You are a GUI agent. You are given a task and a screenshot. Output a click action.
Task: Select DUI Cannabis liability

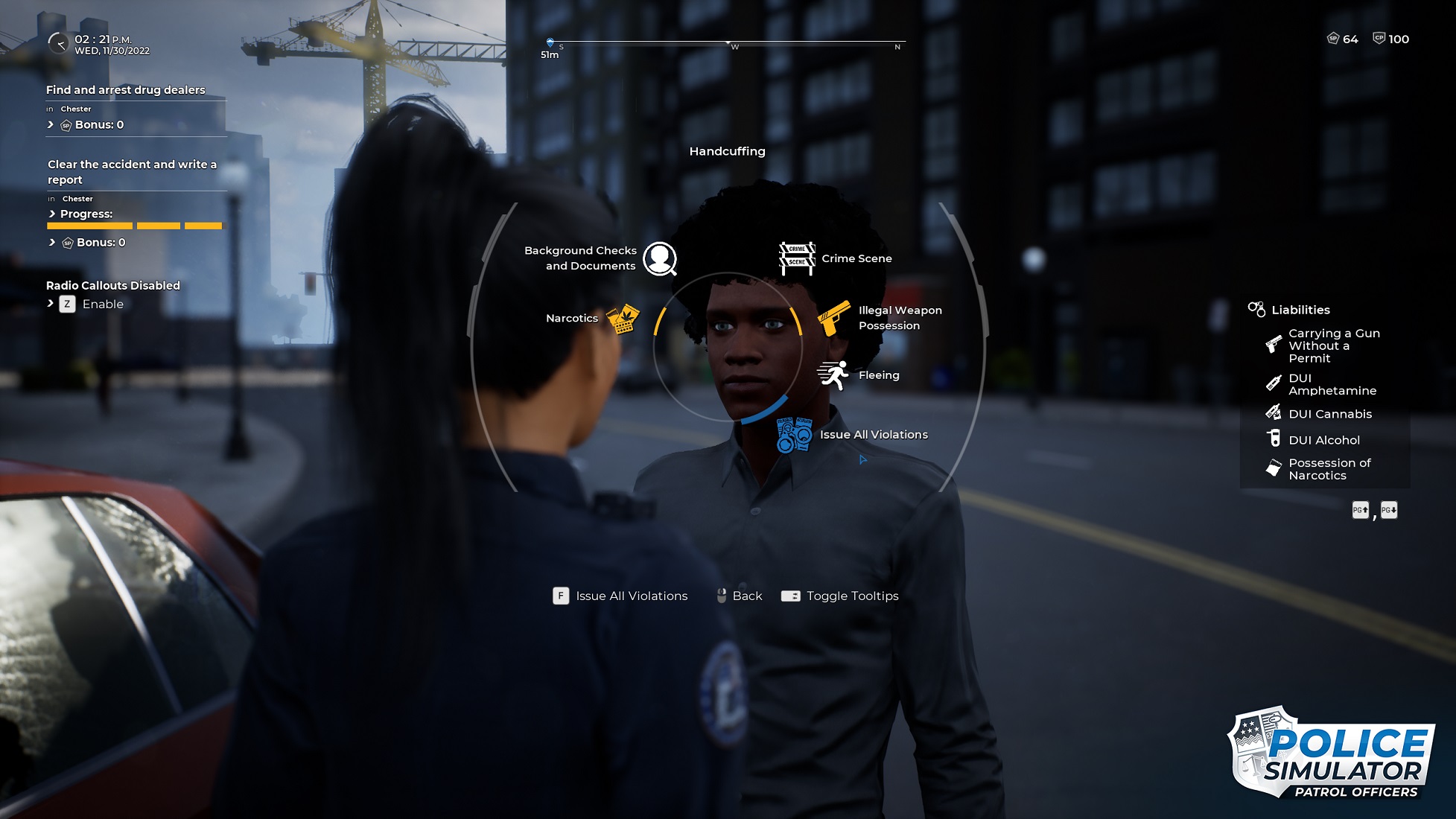(x=1329, y=414)
